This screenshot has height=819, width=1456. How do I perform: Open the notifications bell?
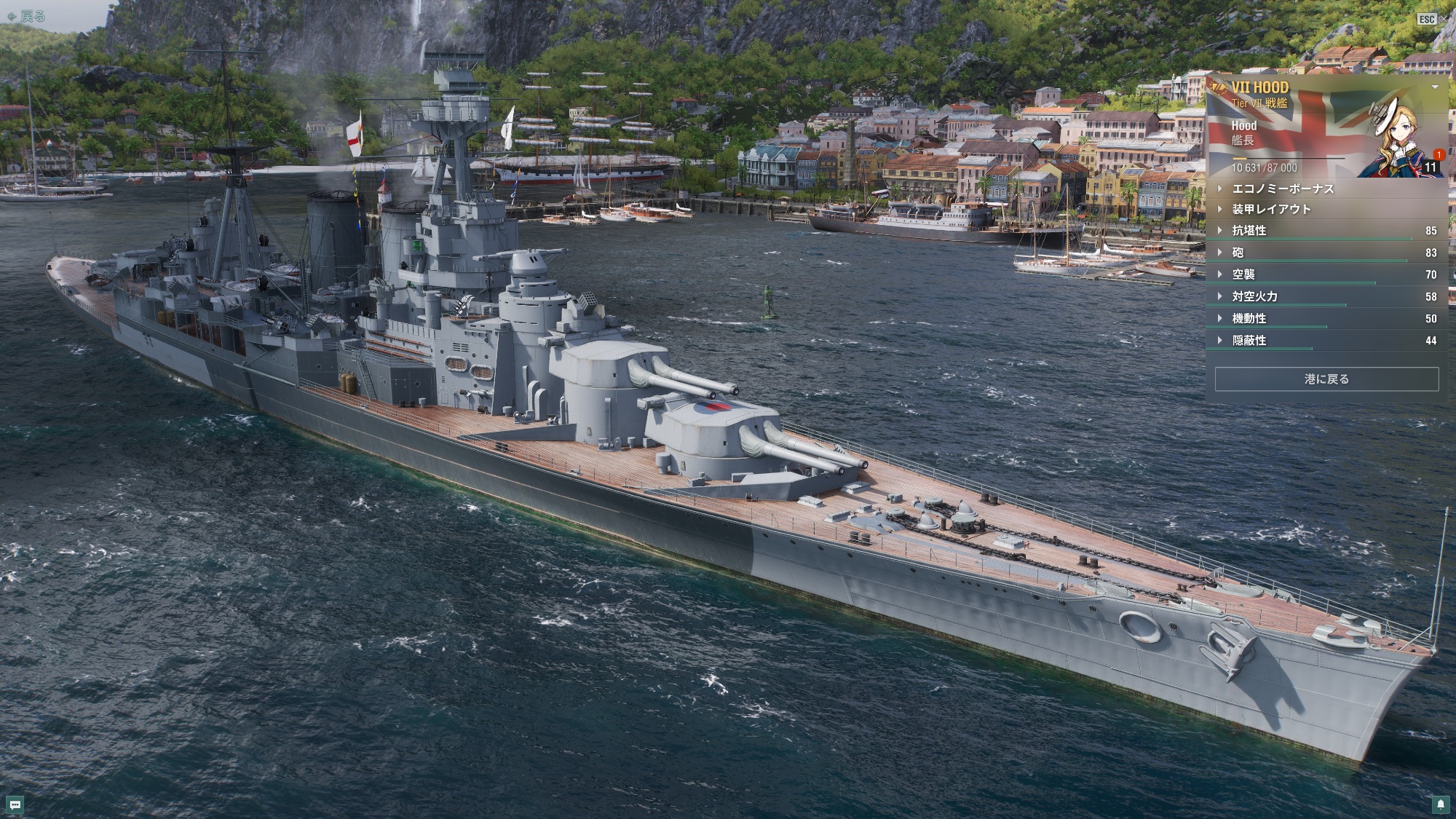click(x=1441, y=804)
